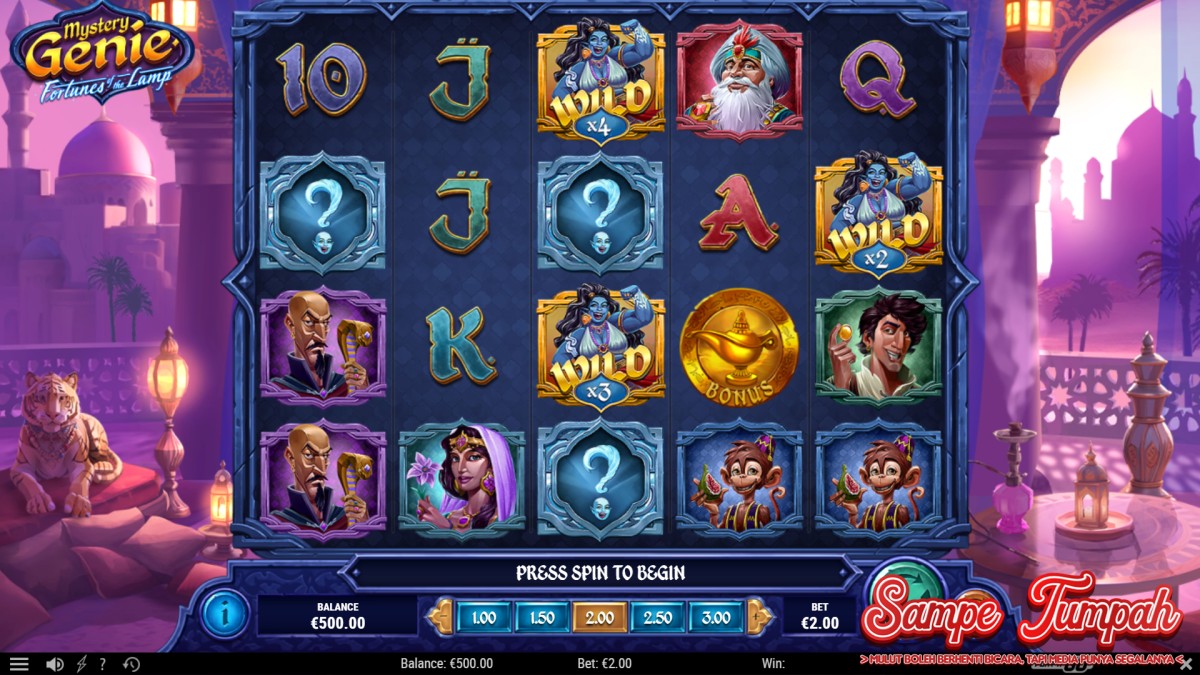Toggle the sound speaker icon
Screen dimensions: 1200x675
point(54,664)
